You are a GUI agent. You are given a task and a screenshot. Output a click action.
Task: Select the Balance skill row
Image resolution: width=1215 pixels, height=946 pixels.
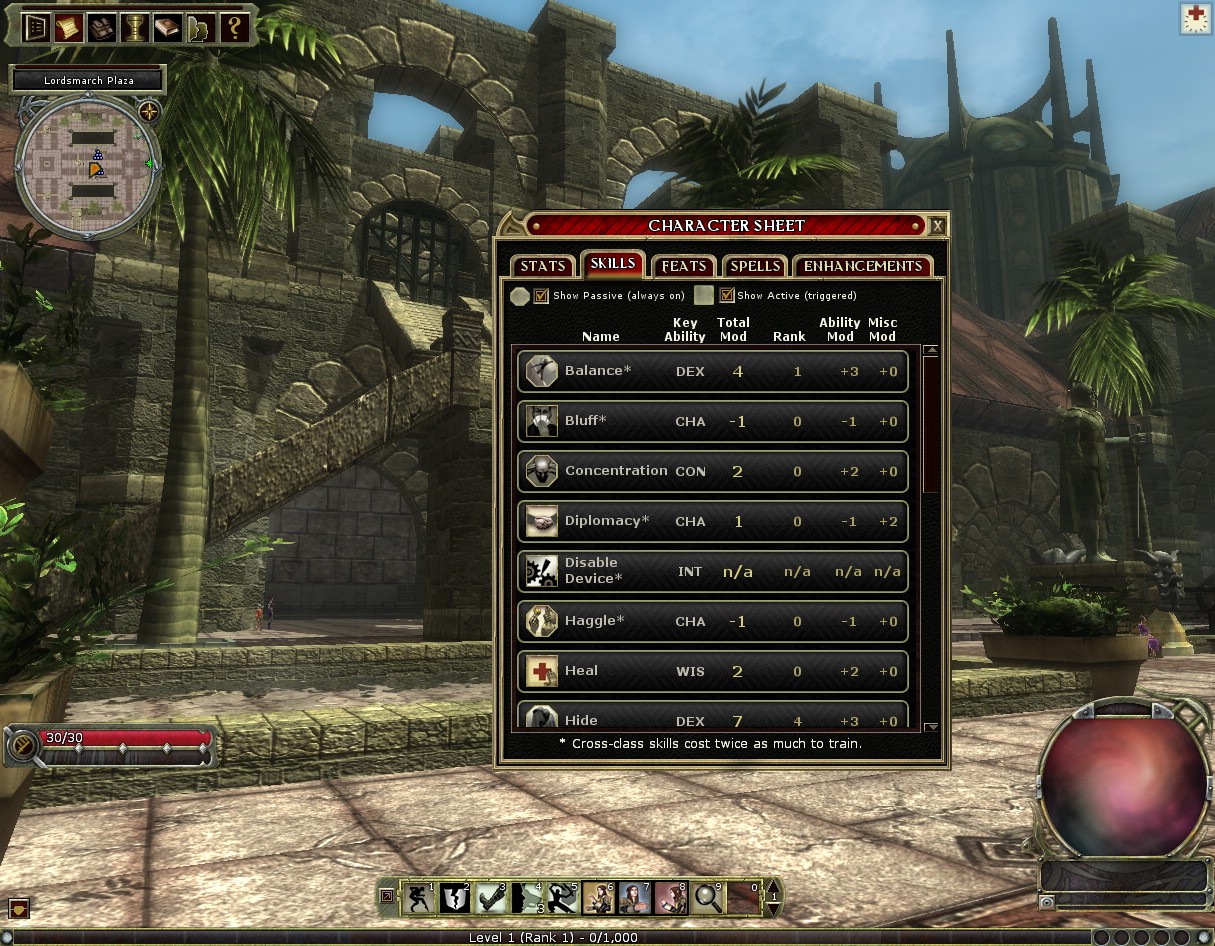[712, 371]
